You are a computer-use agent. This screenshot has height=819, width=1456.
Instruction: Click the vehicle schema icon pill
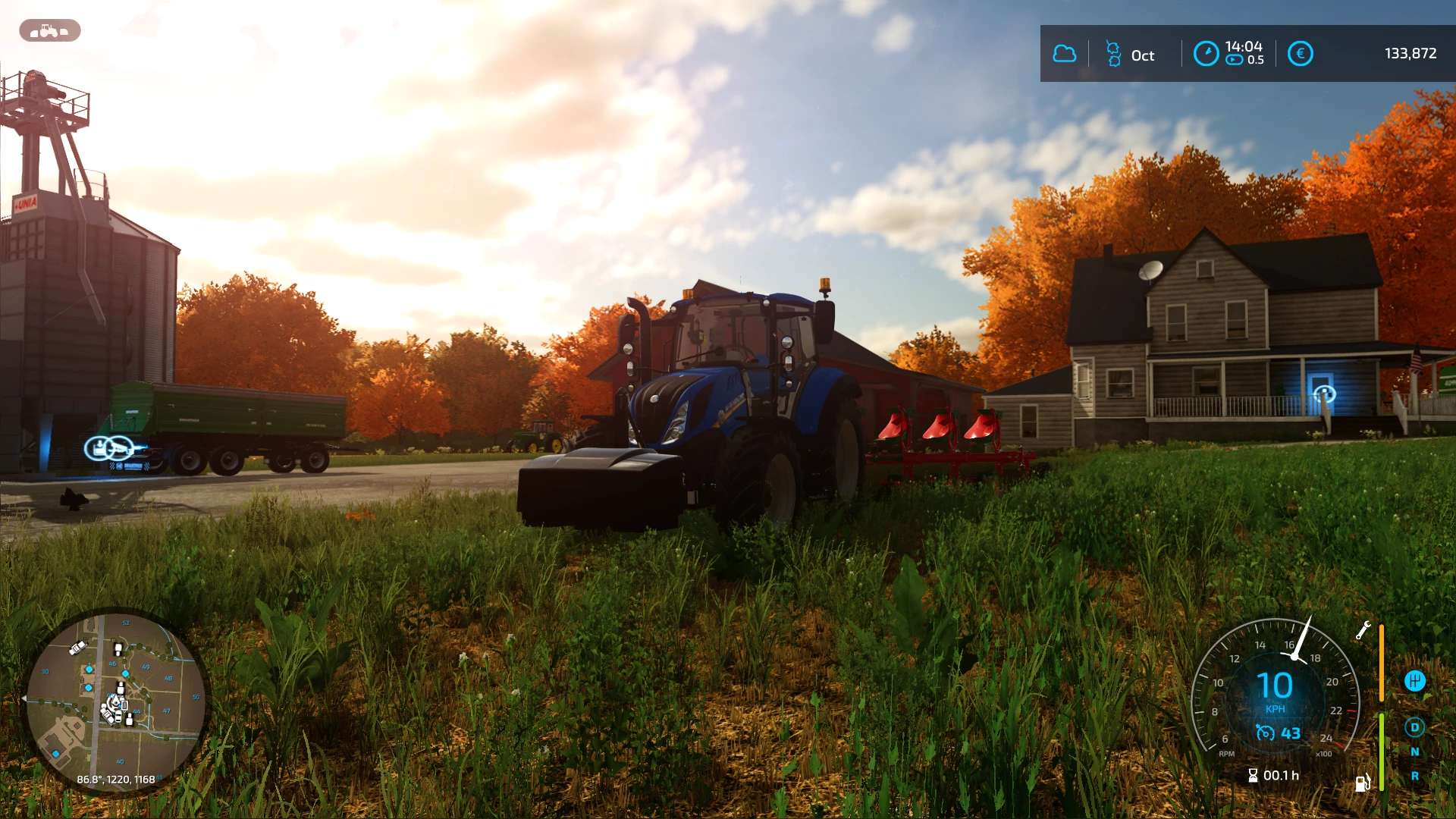click(49, 31)
